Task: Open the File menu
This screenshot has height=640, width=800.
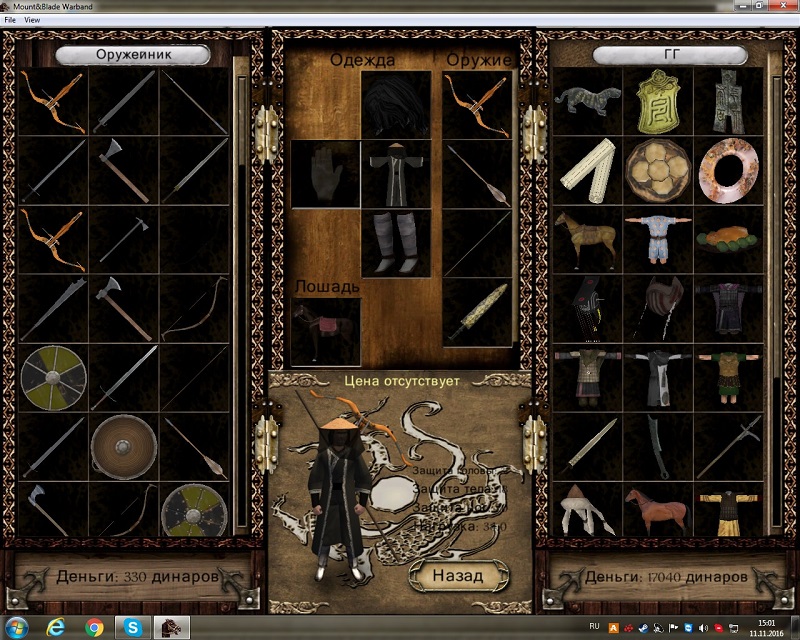Action: pos(11,20)
